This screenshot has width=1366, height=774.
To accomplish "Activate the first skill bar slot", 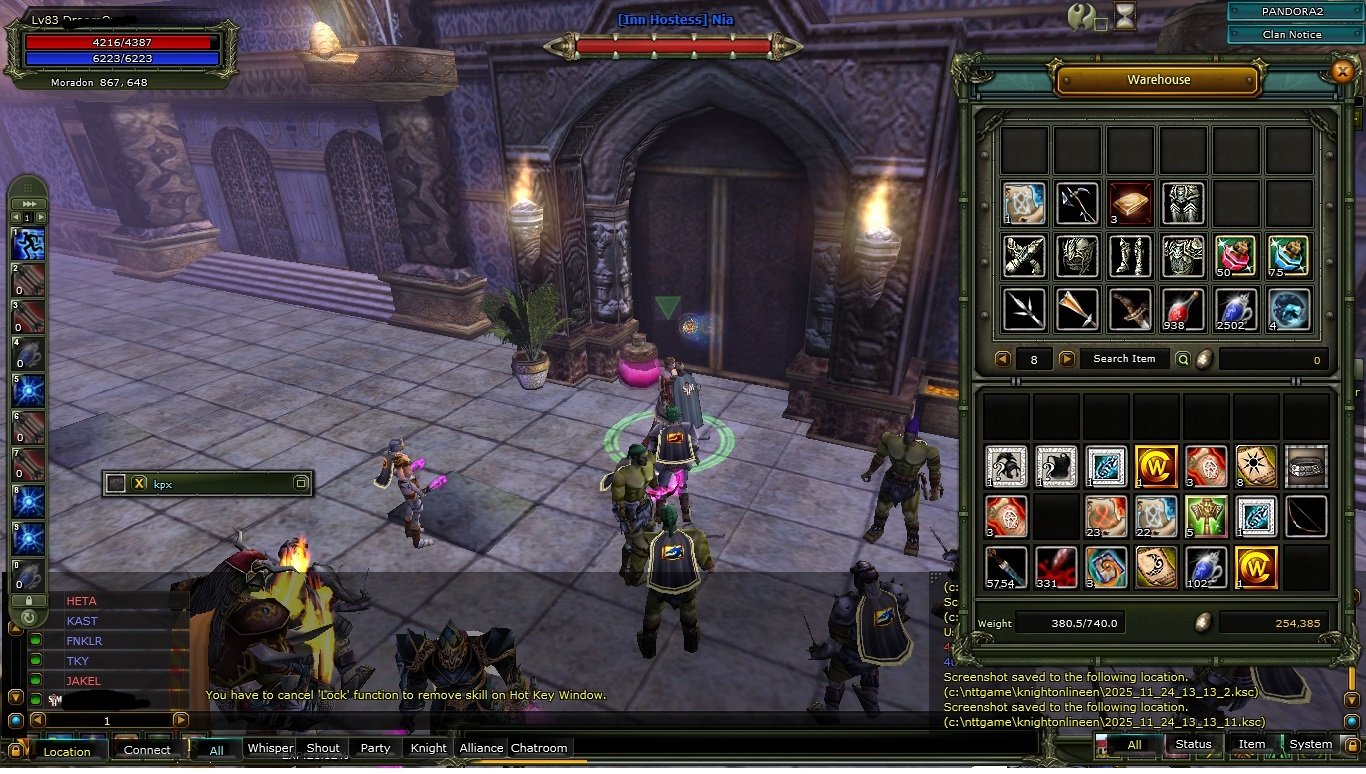I will click(29, 243).
